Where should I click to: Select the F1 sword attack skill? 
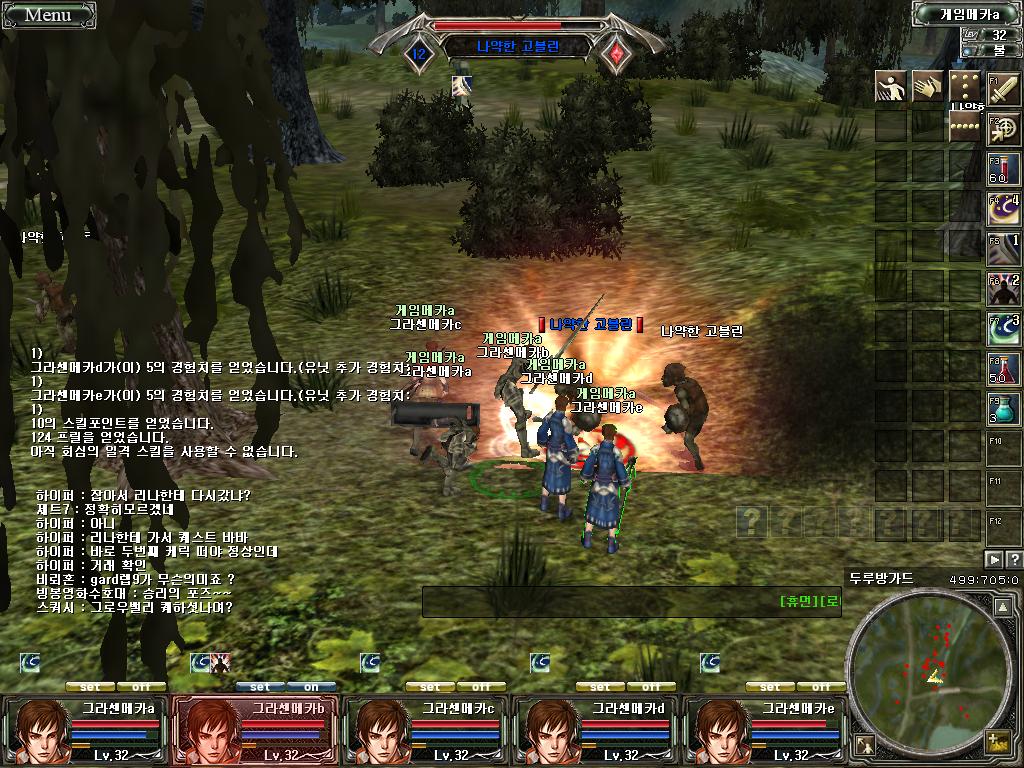[x=1004, y=88]
